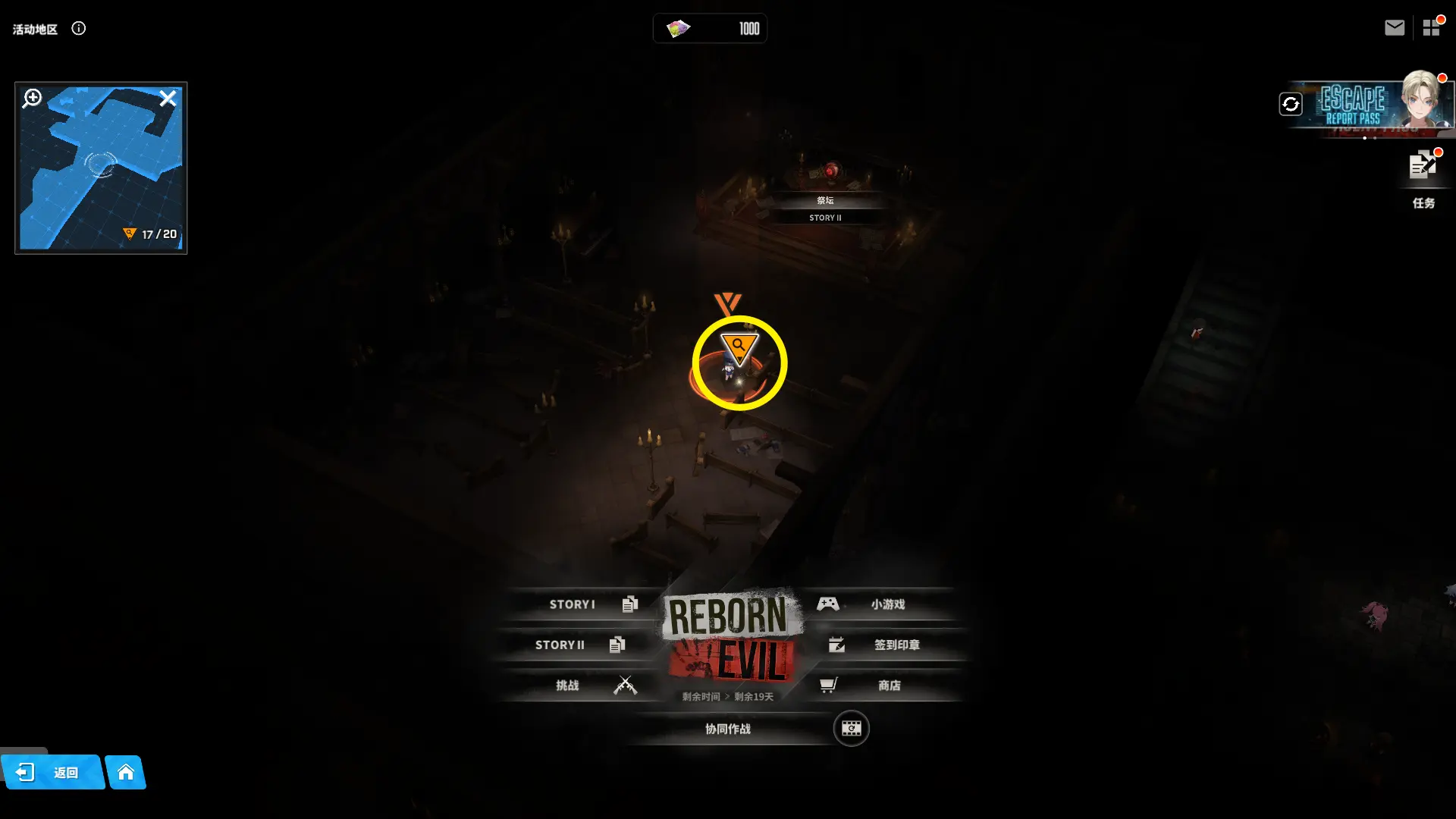
Task: Go back with the 返回 button
Action: pyautogui.click(x=52, y=772)
